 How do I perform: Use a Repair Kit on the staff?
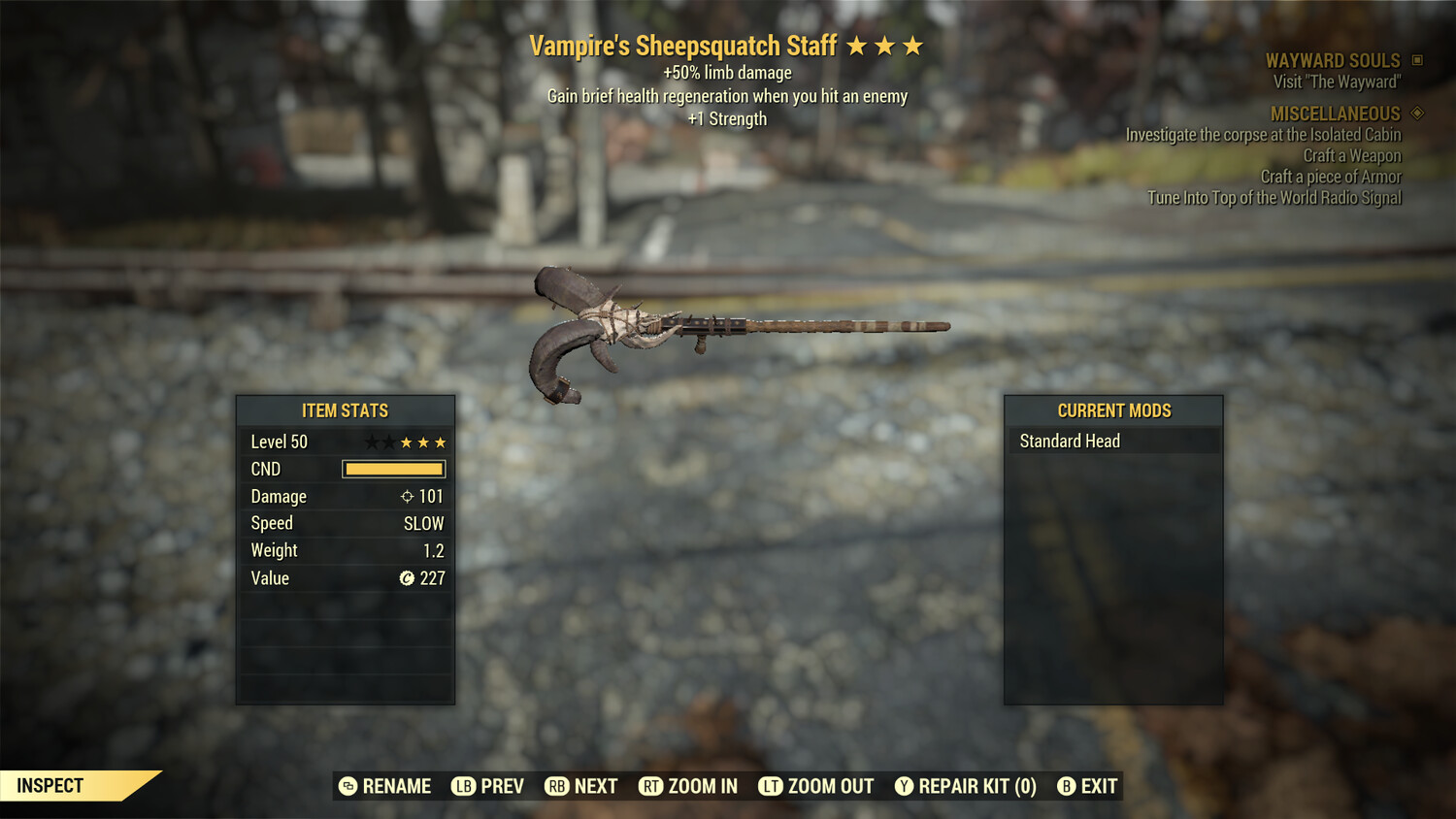click(966, 786)
